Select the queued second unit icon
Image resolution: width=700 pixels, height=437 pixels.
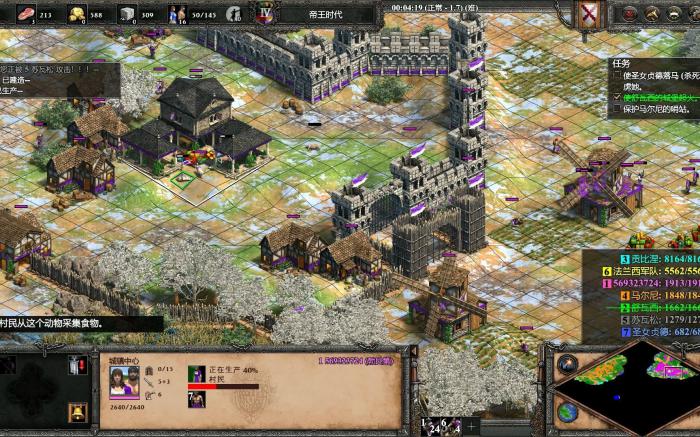195,399
